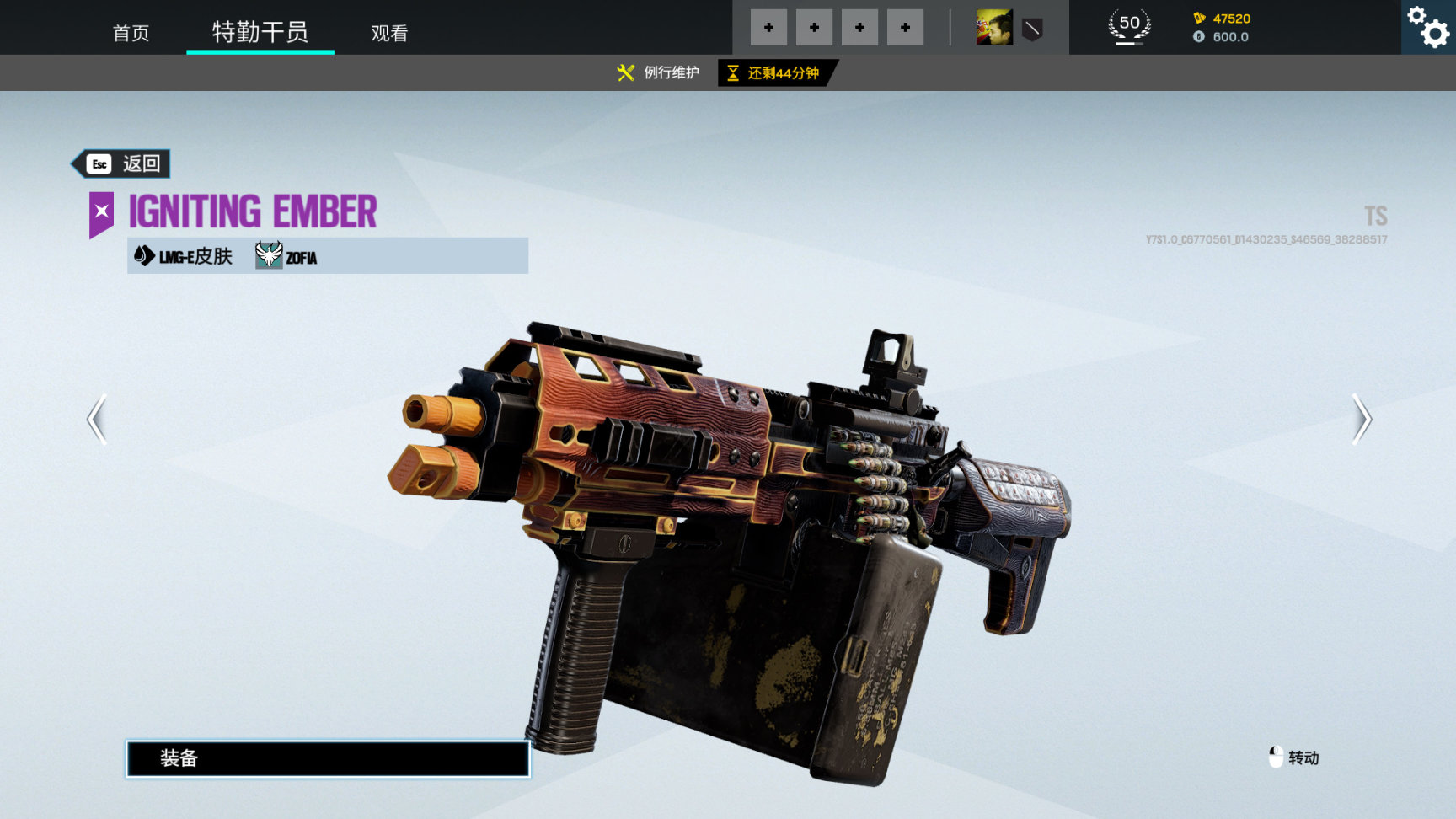View the 例行维护 maintenance notice

tap(658, 73)
